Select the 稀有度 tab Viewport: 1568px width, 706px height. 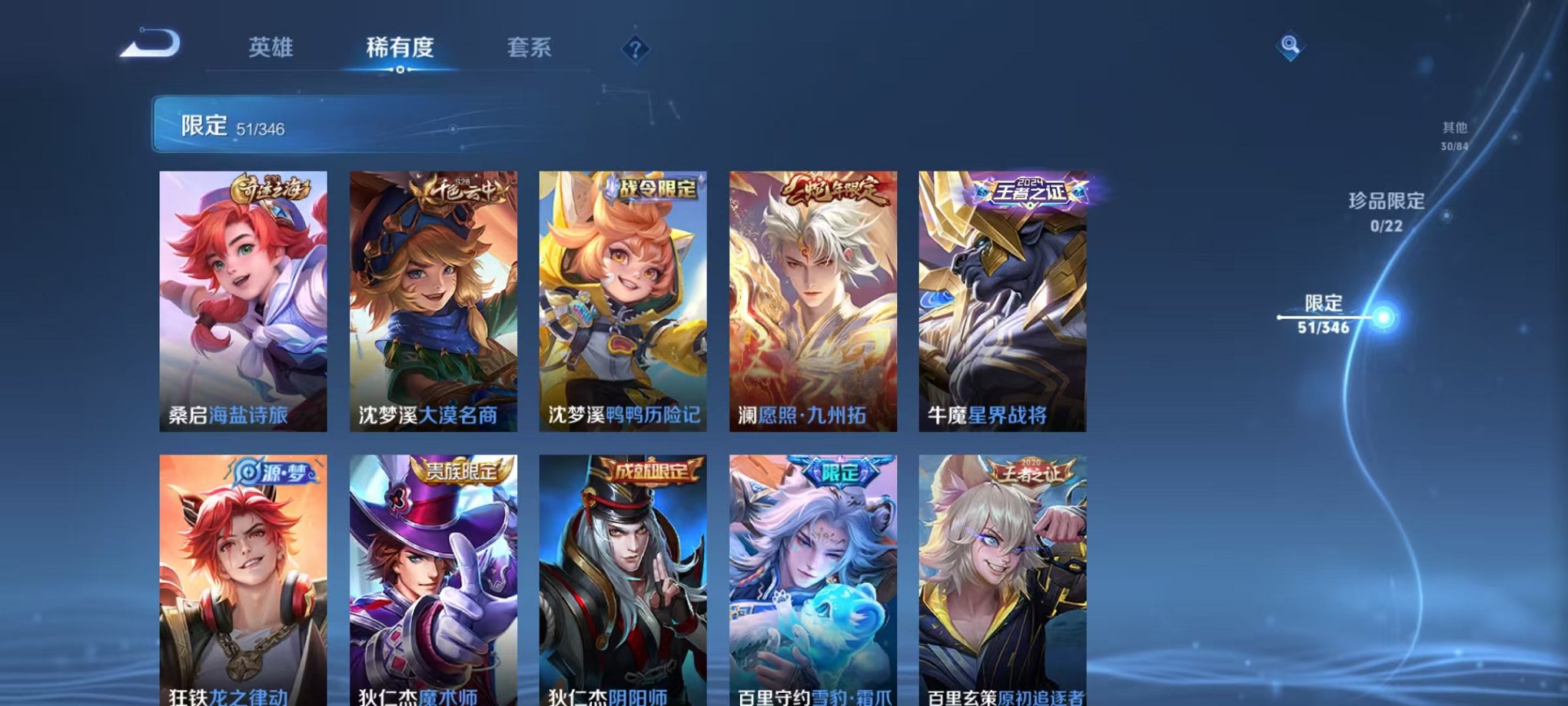pyautogui.click(x=400, y=46)
